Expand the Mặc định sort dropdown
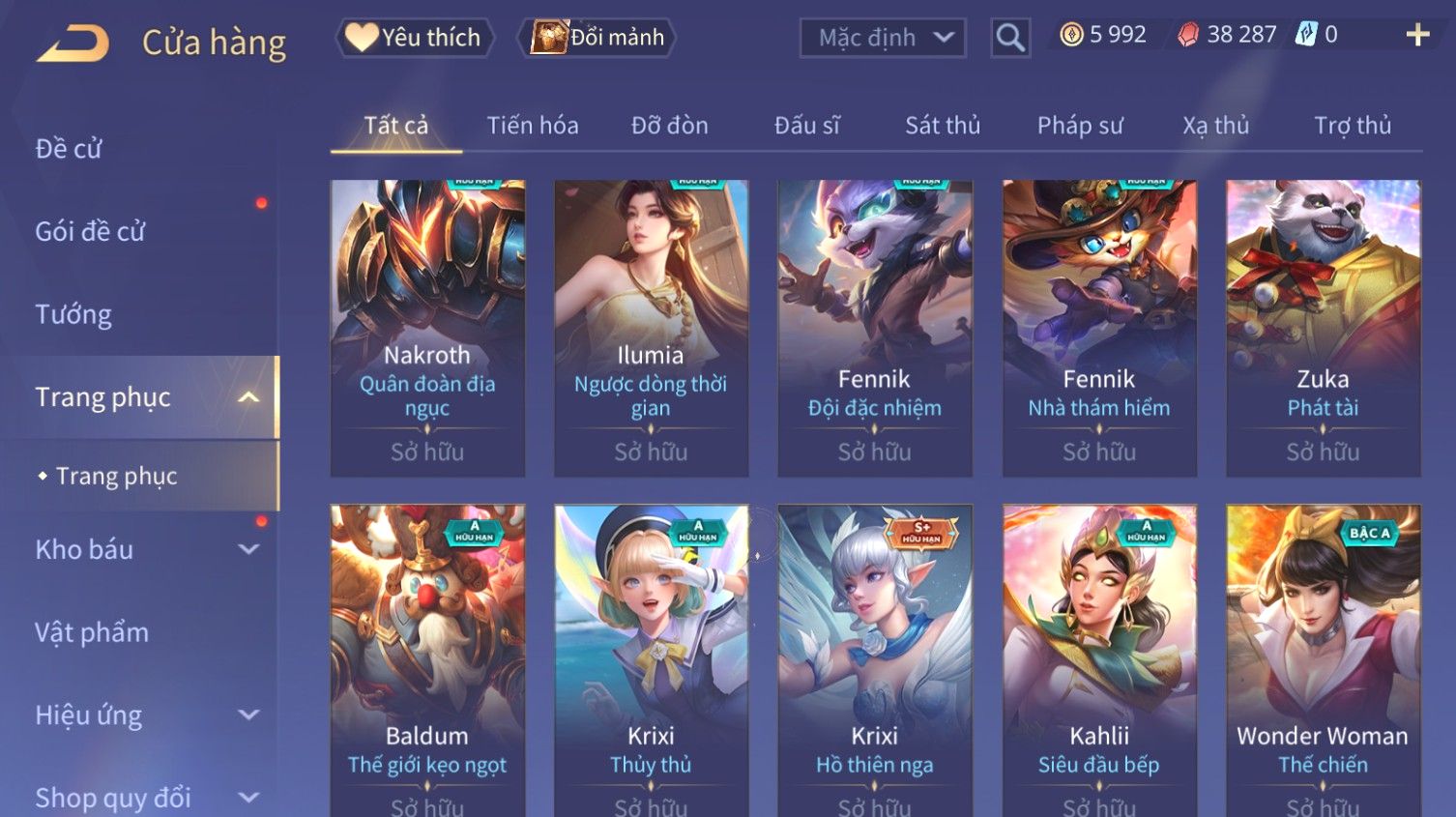Image resolution: width=1456 pixels, height=817 pixels. coord(882,38)
